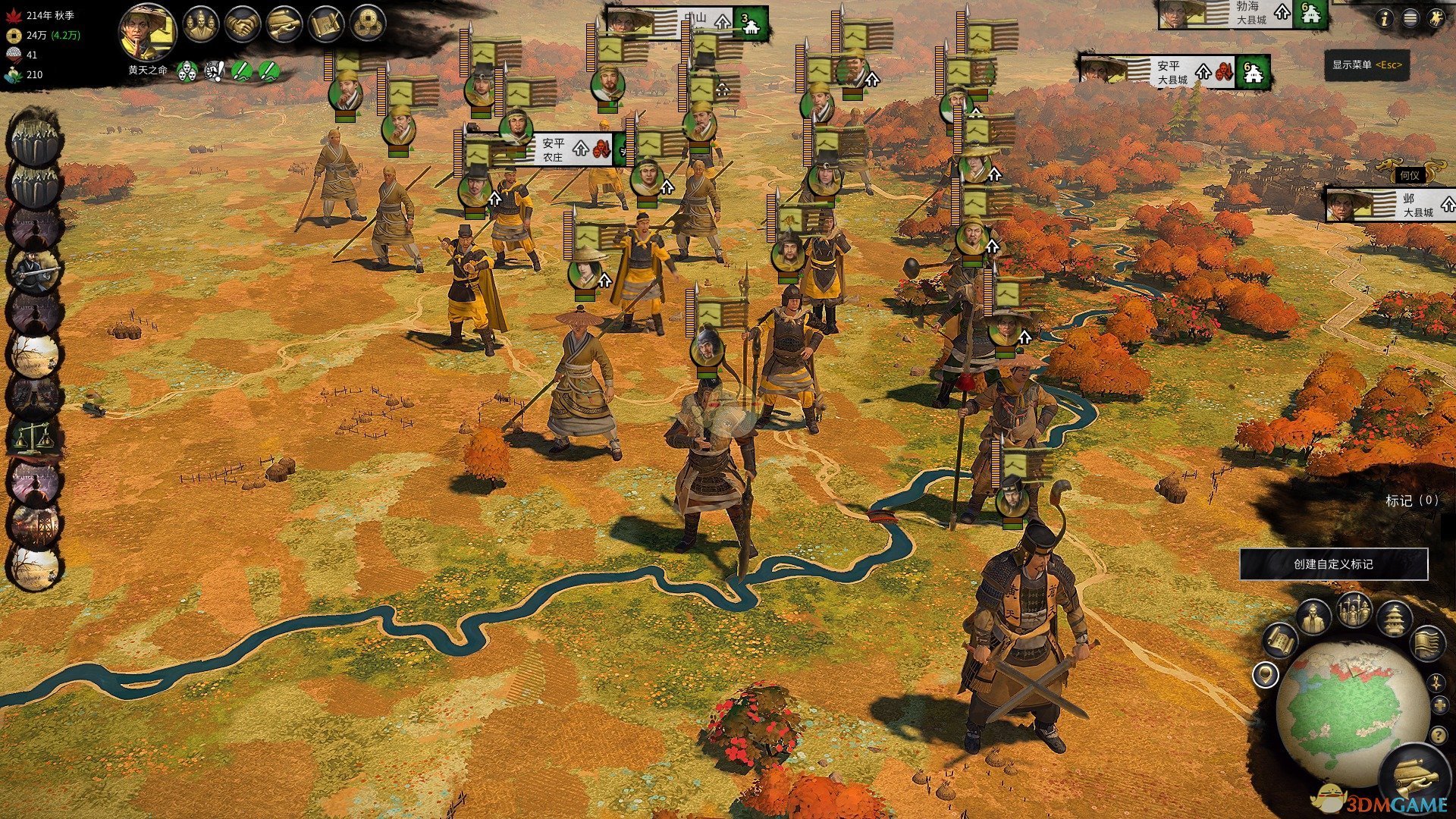Open the armies list with soldiers icon

point(1354,610)
